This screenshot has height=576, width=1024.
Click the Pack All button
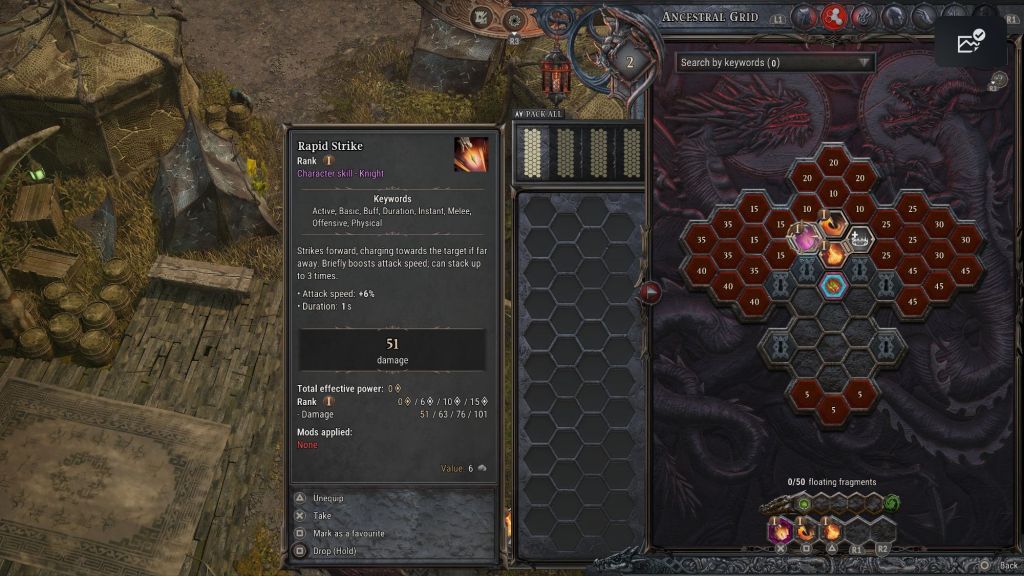(538, 114)
